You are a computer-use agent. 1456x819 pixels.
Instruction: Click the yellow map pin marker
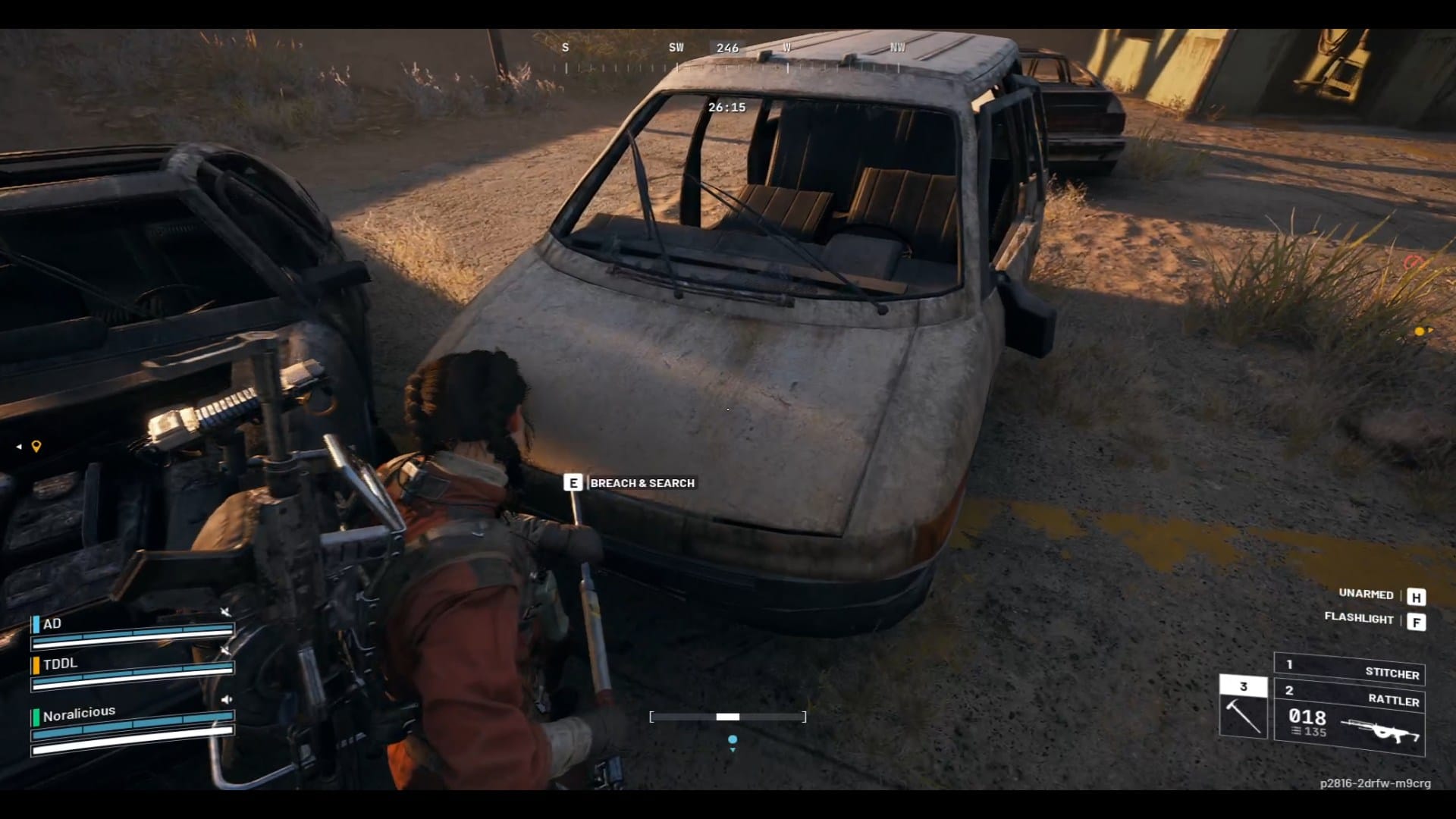pyautogui.click(x=36, y=447)
